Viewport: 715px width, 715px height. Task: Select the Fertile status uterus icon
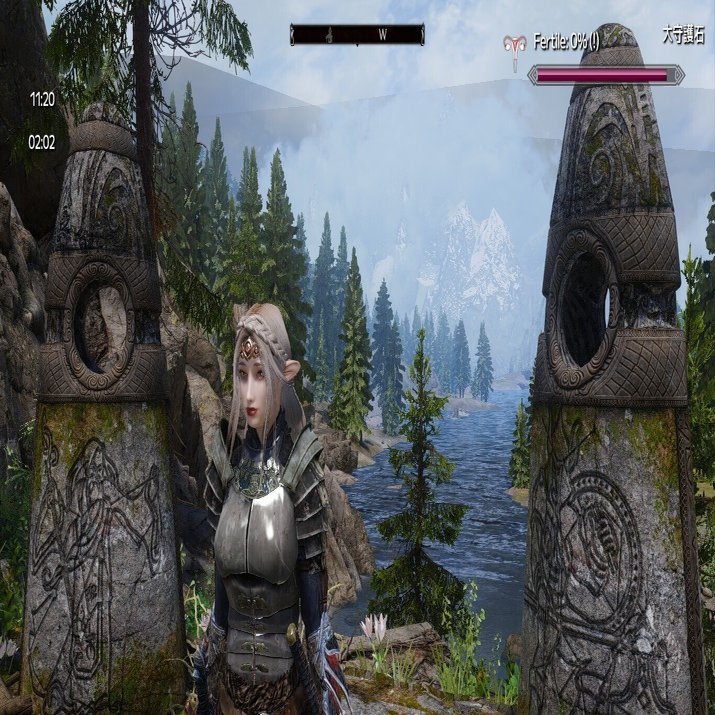coord(517,45)
